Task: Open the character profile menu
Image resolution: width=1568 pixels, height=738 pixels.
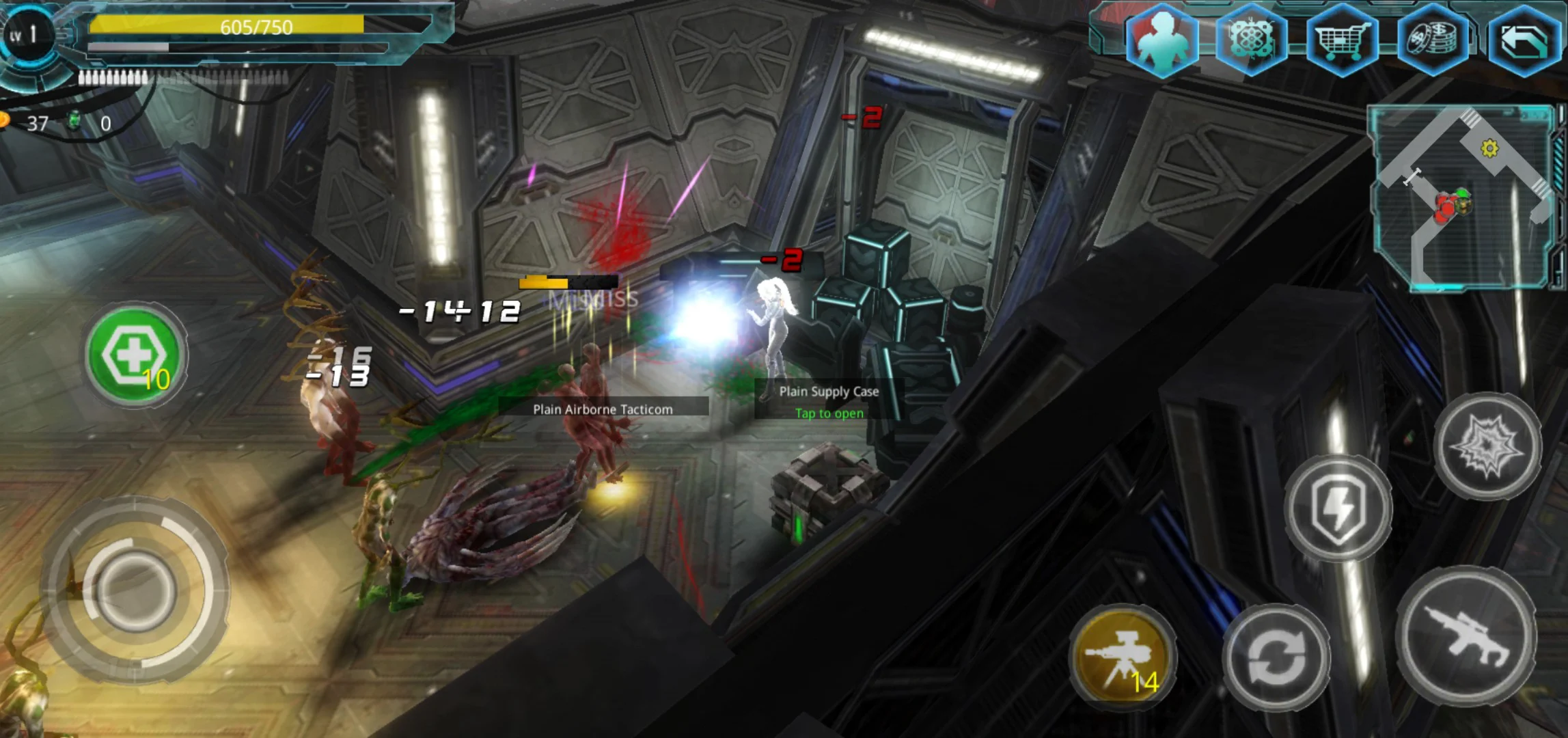Action: tap(1161, 40)
